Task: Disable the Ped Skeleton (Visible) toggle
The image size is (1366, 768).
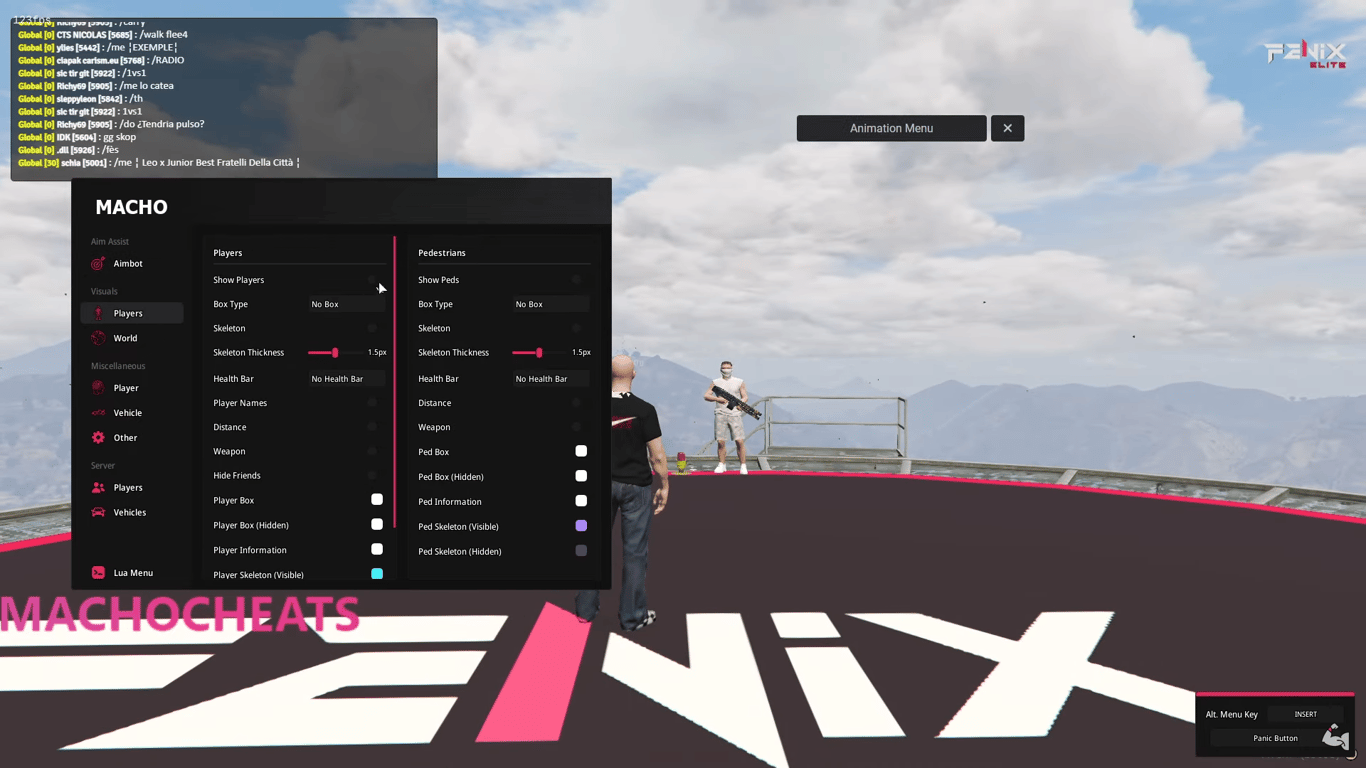Action: tap(581, 526)
